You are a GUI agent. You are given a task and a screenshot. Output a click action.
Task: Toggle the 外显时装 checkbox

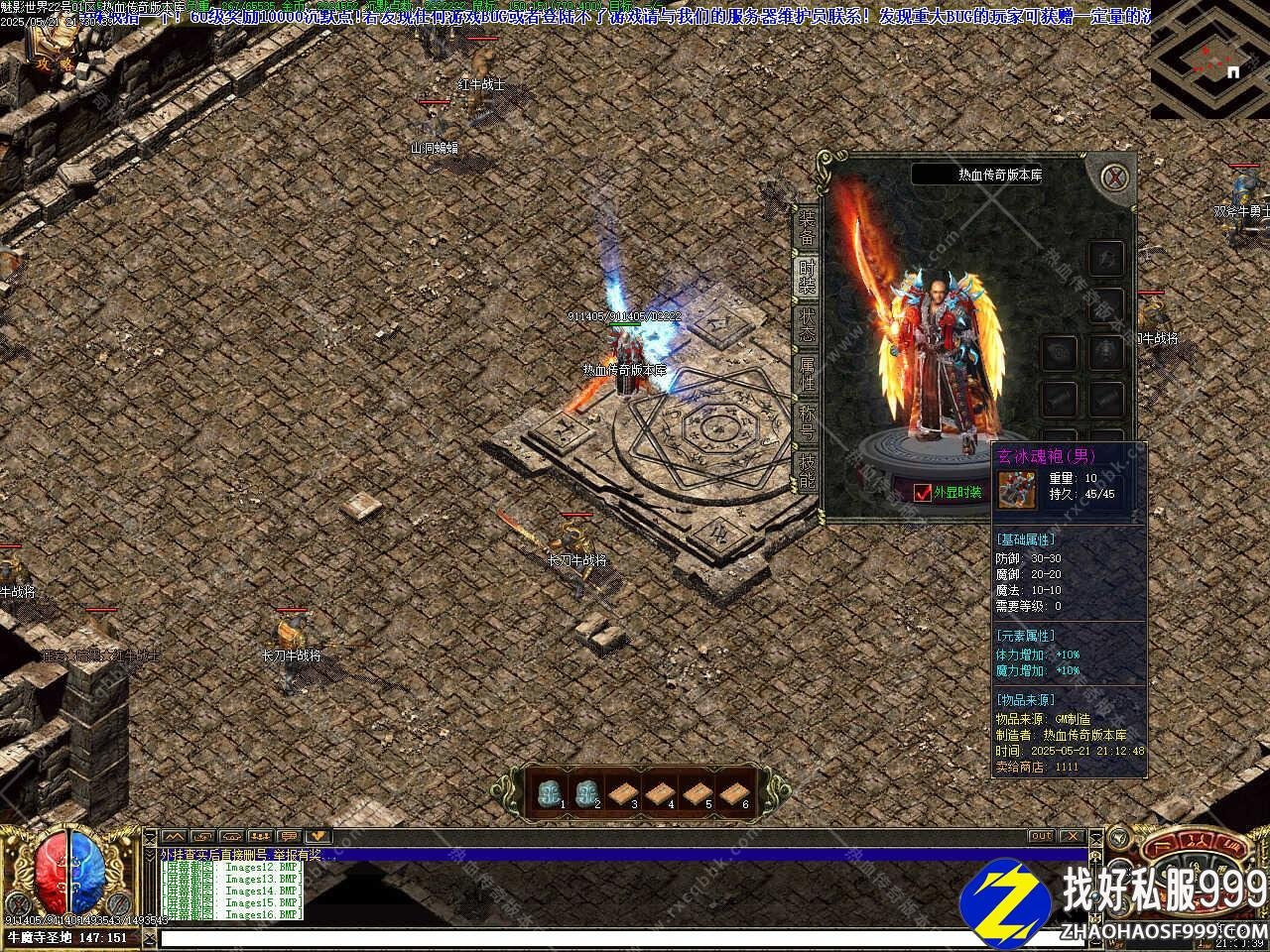(923, 493)
